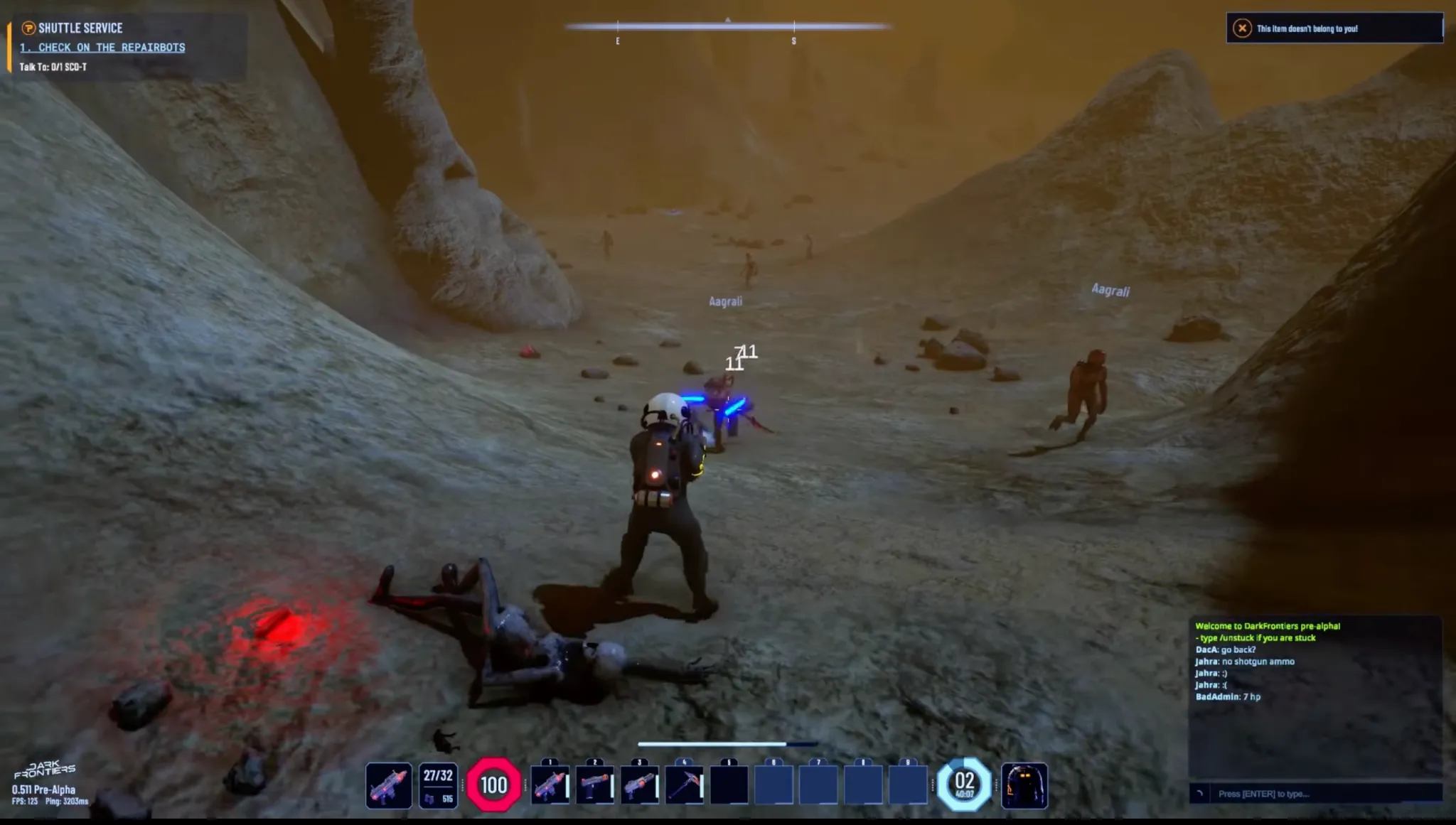The image size is (1456, 825).
Task: Open the CHECK ON THE REPAIRBOTS objective
Action: (x=103, y=48)
